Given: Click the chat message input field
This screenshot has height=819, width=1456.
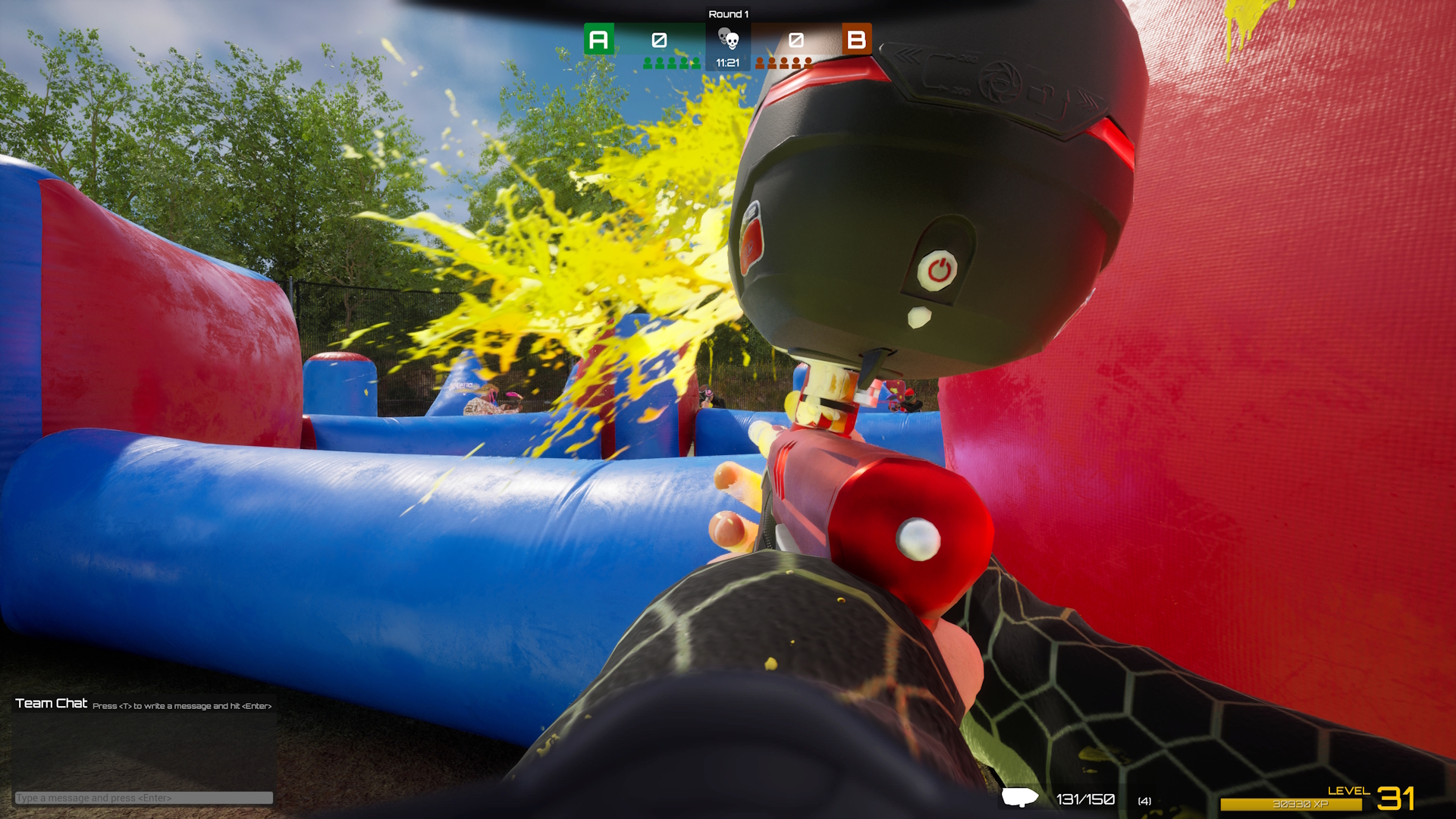Looking at the screenshot, I should (x=144, y=798).
